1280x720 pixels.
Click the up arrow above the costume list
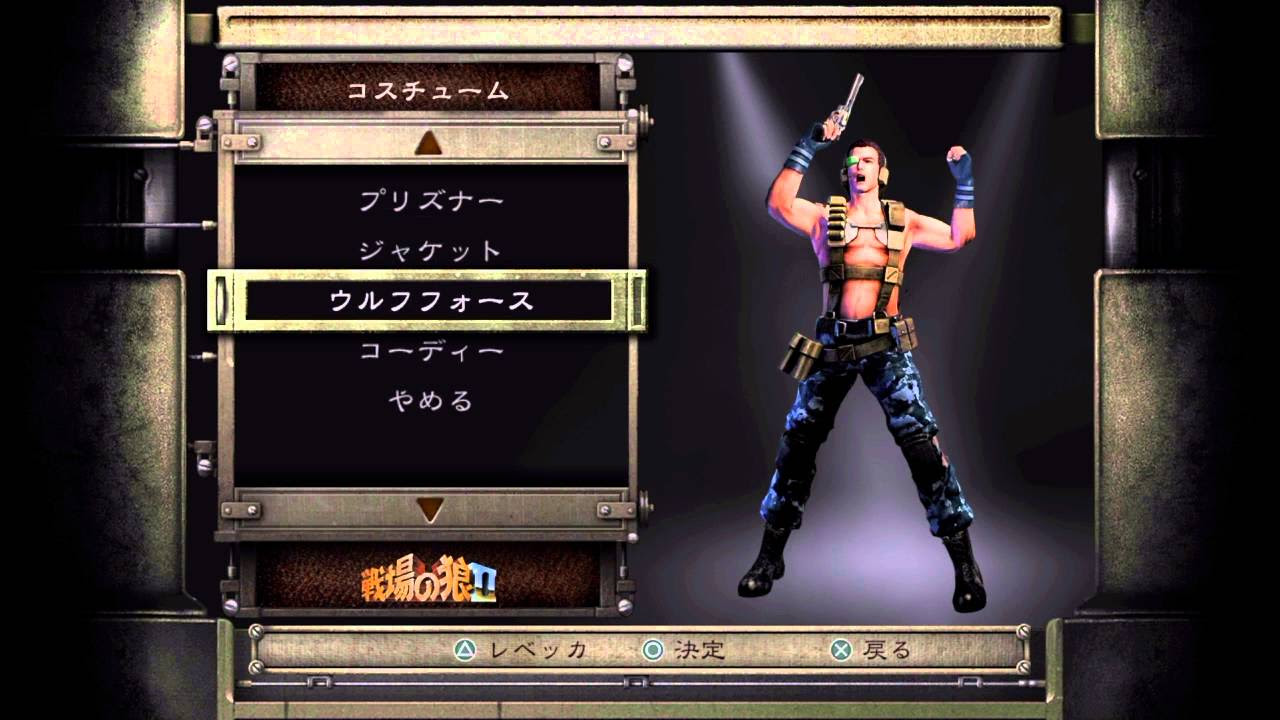(428, 142)
